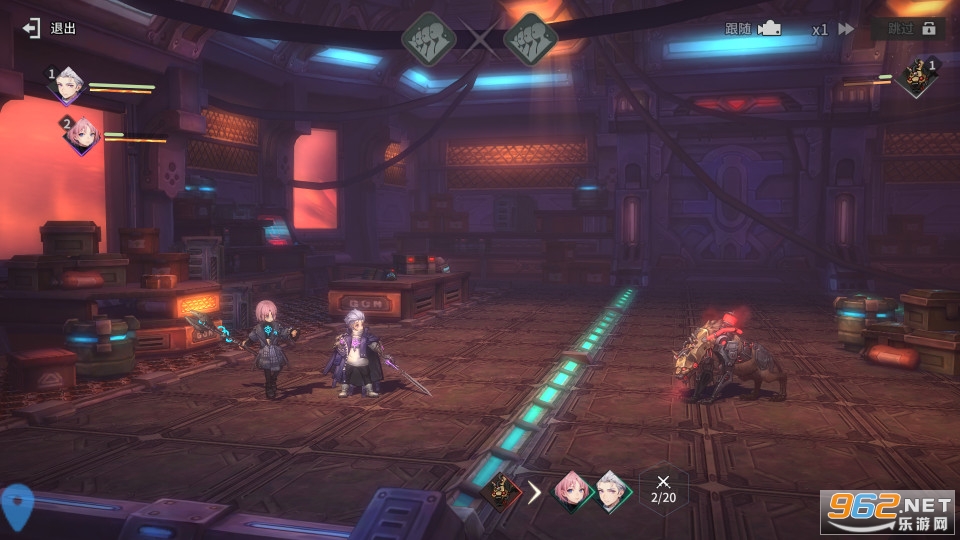Click the left claw emblem at top center

(429, 40)
